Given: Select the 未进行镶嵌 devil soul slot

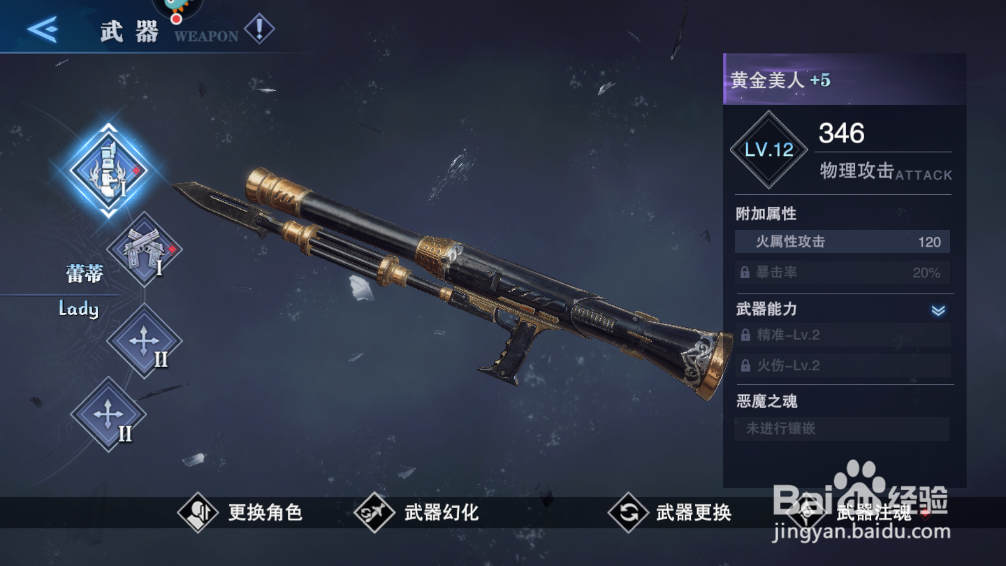Looking at the screenshot, I should click(842, 429).
